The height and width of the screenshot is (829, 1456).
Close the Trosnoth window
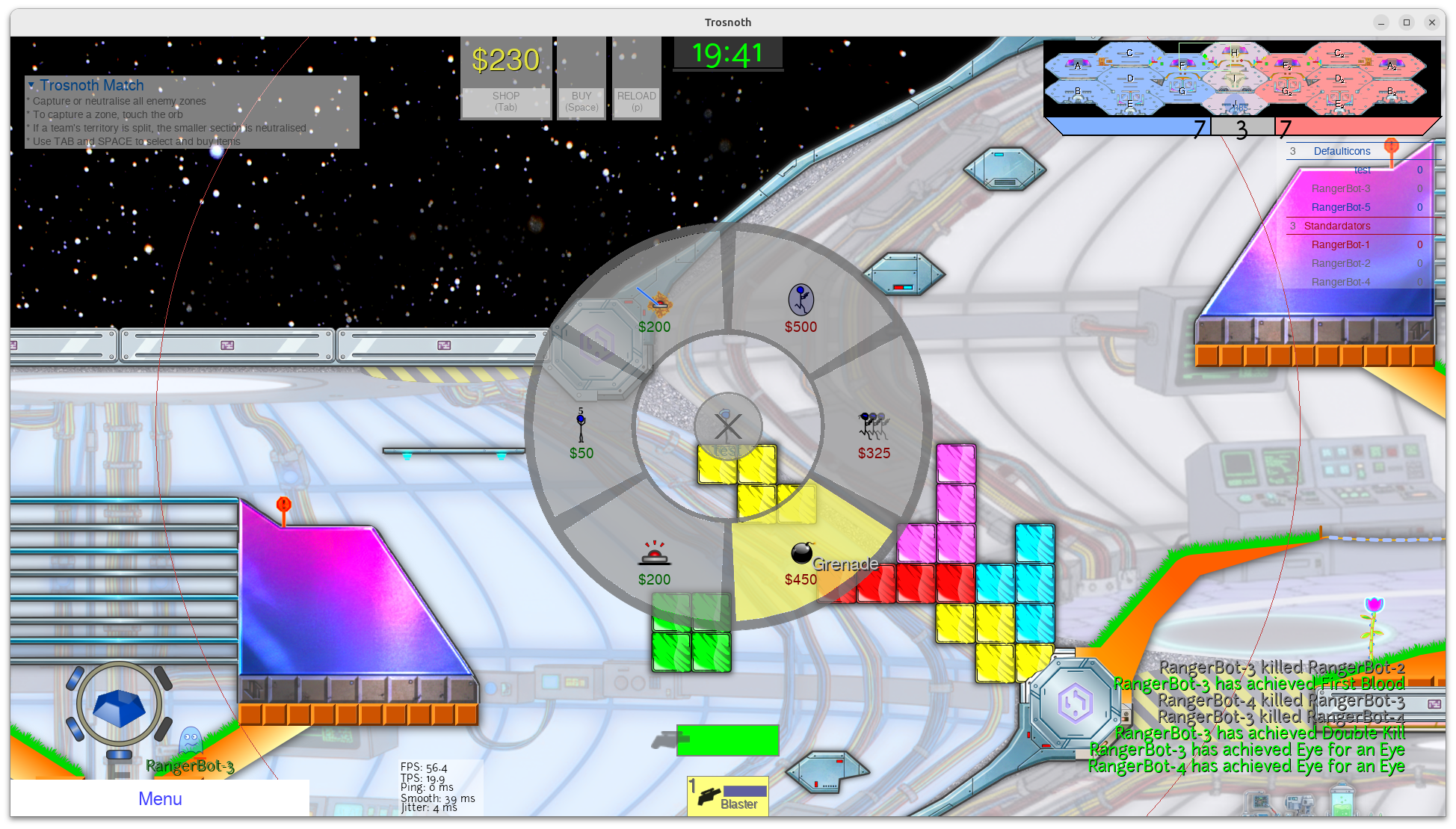[1432, 22]
